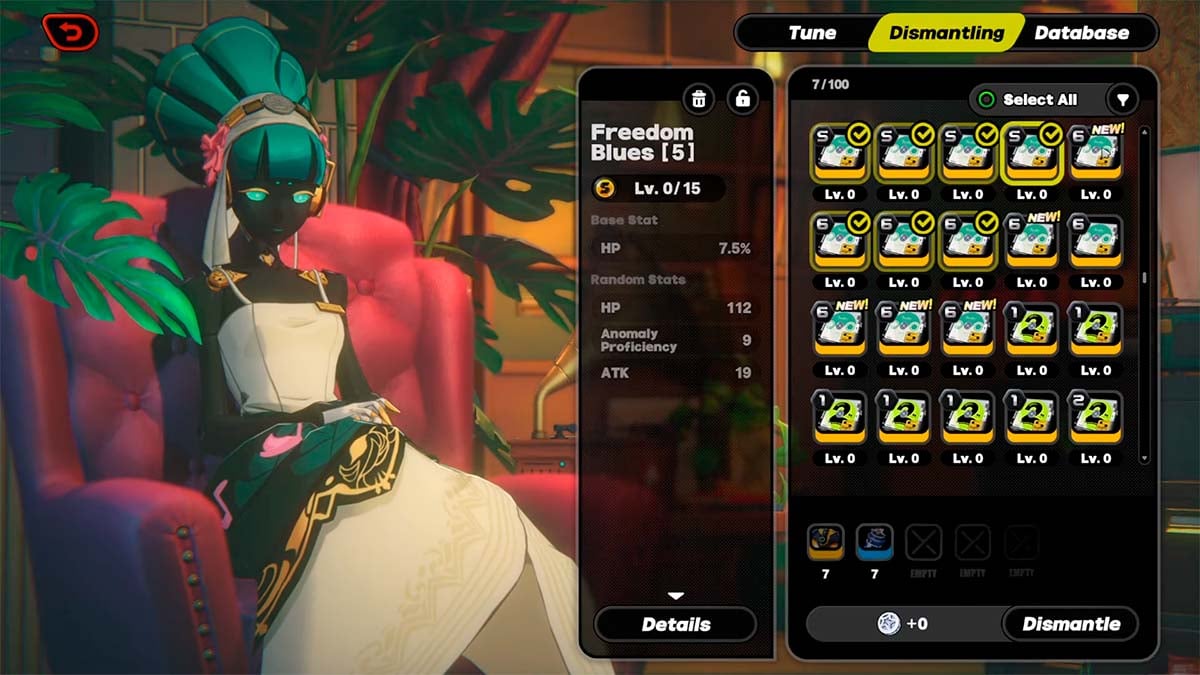Confirm with the Dismantle button
The height and width of the screenshot is (675, 1200).
point(1070,624)
